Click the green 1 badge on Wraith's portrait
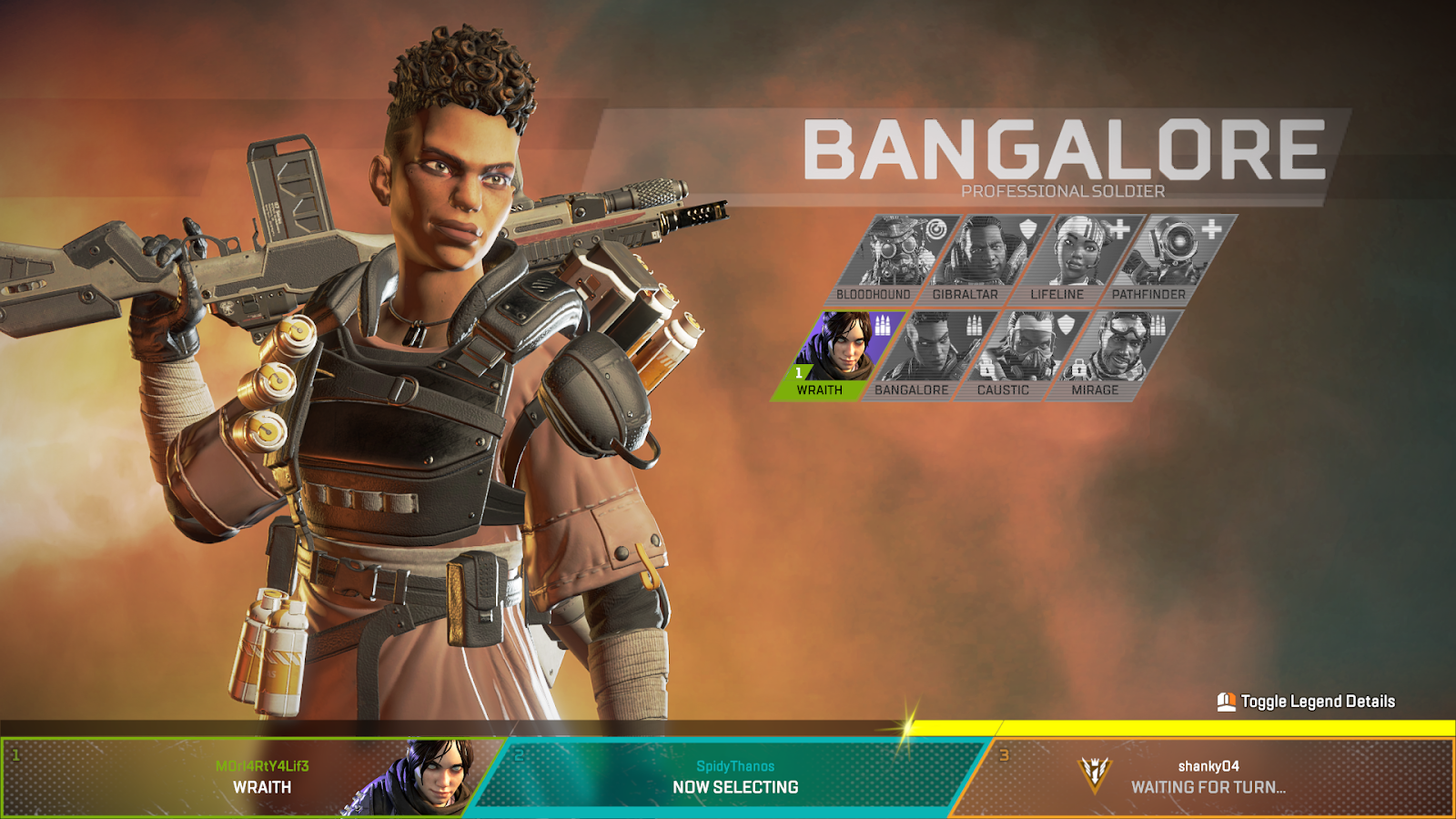The image size is (1456, 819). tap(797, 371)
